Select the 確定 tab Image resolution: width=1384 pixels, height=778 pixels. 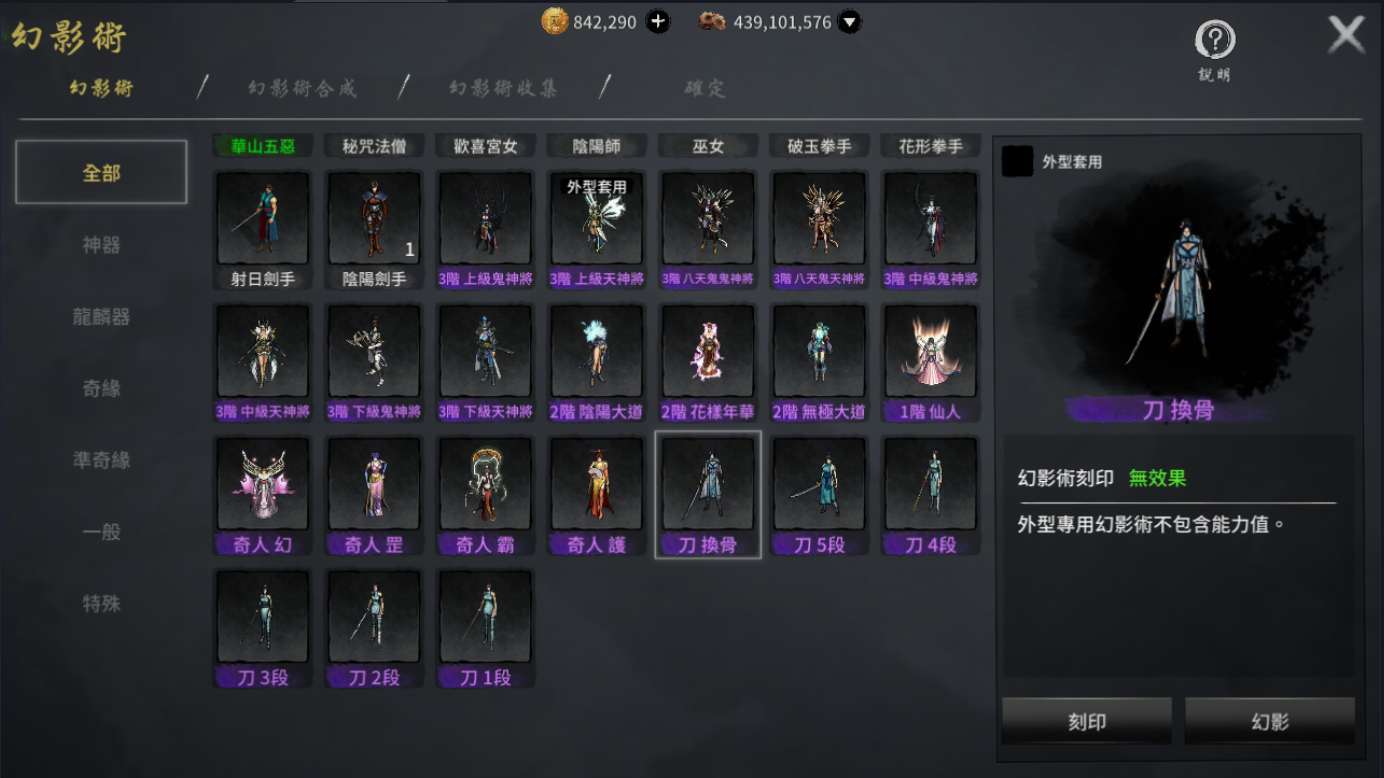(705, 88)
